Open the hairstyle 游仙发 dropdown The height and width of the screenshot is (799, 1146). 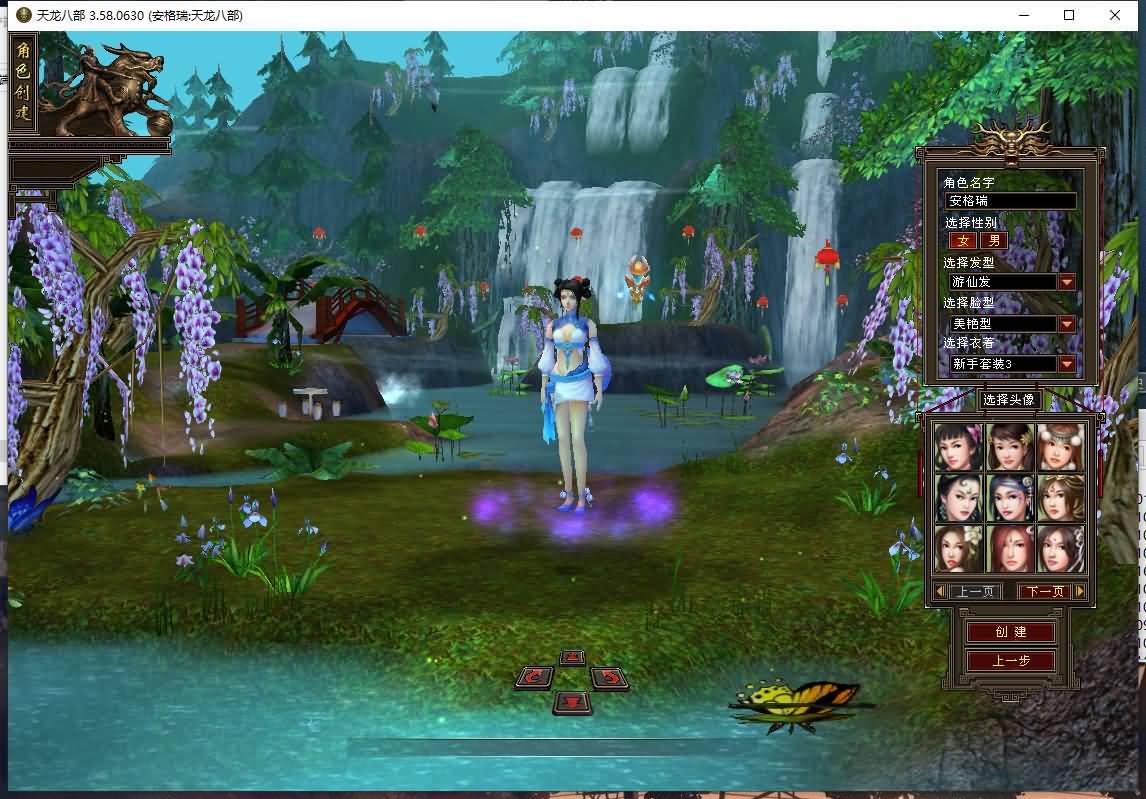pyautogui.click(x=1067, y=282)
